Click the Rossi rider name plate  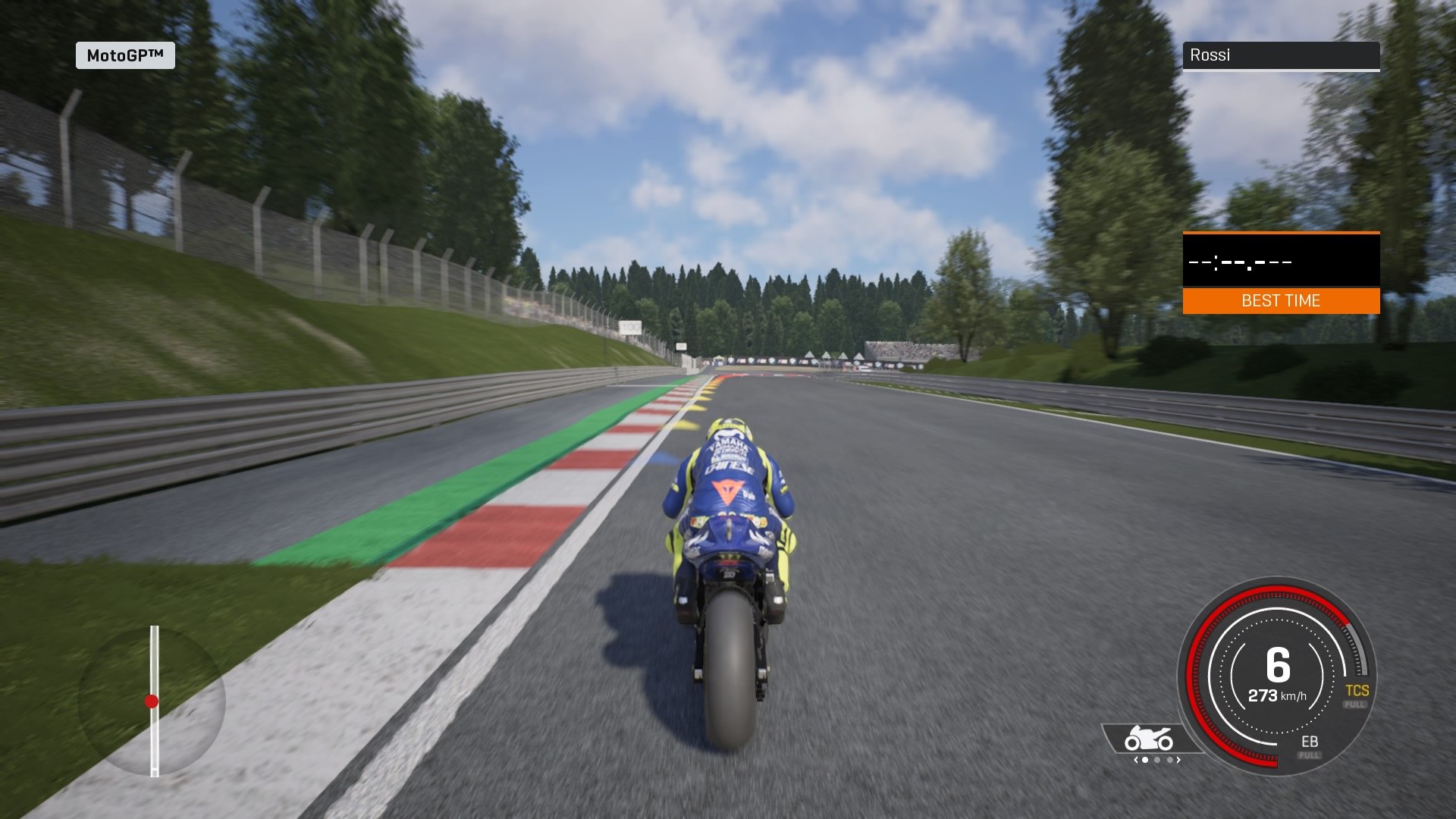1282,55
